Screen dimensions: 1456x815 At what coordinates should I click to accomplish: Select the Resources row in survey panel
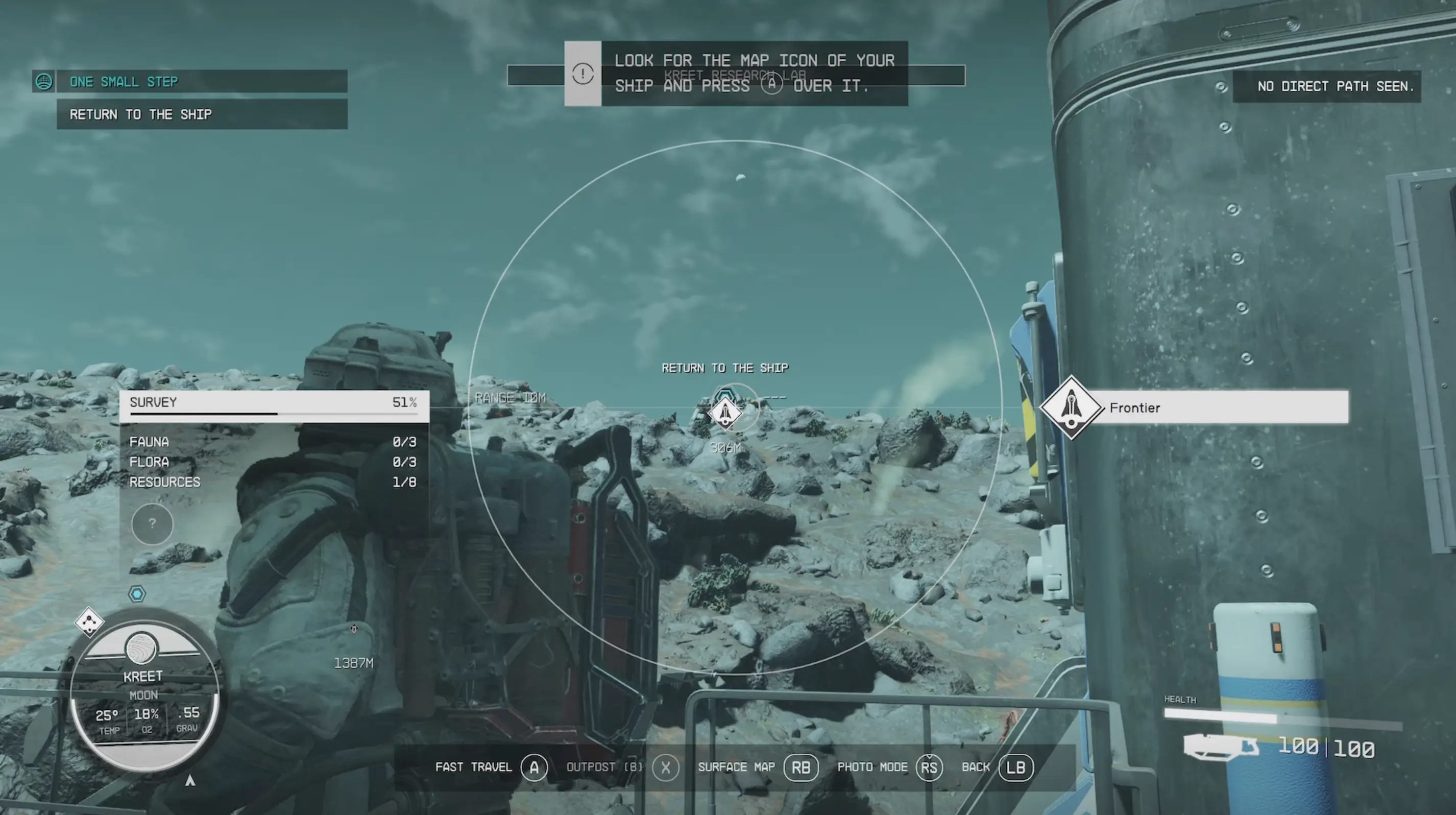[x=274, y=482]
